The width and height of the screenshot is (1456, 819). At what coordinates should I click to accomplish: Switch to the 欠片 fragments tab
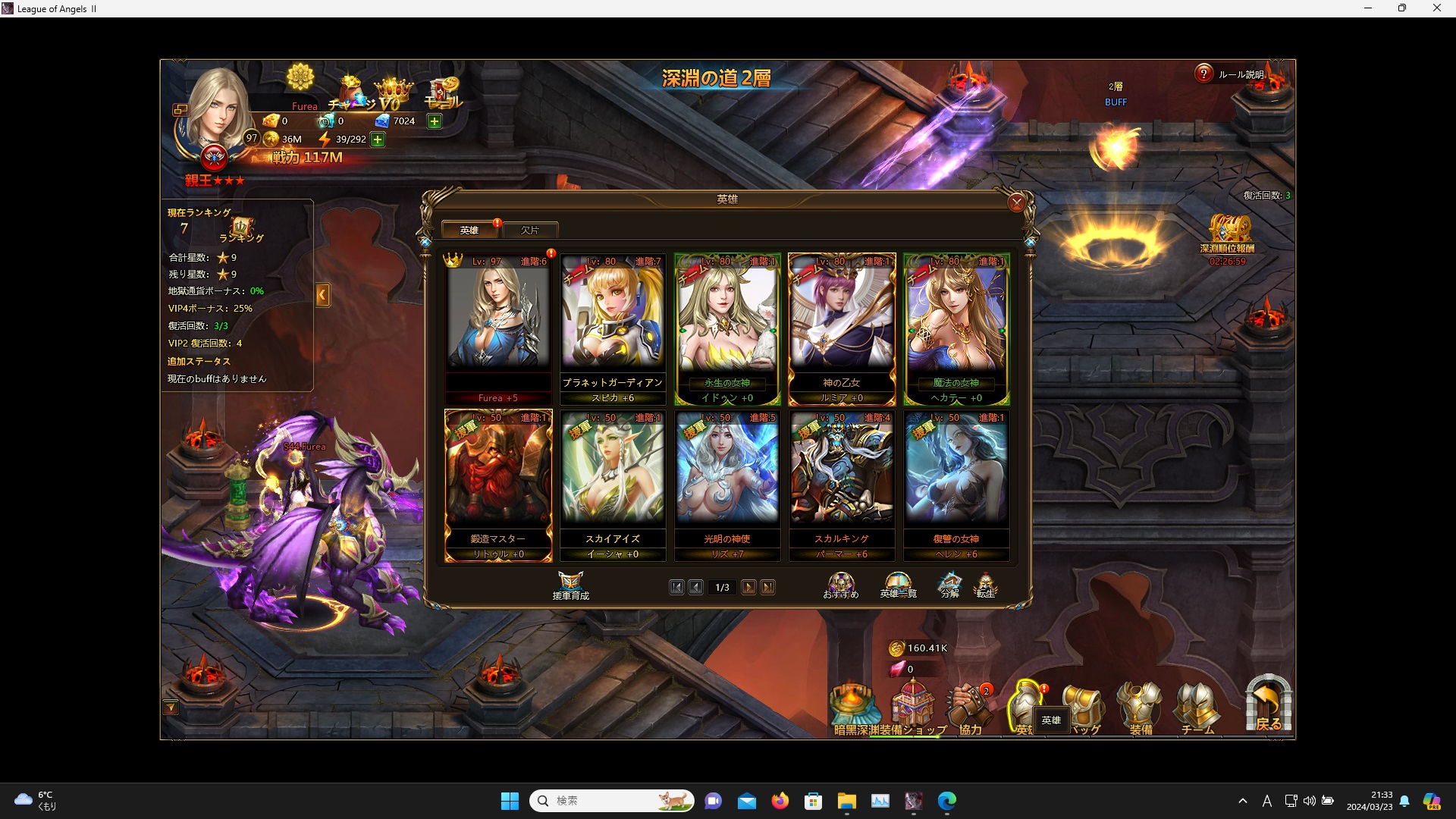(x=531, y=229)
